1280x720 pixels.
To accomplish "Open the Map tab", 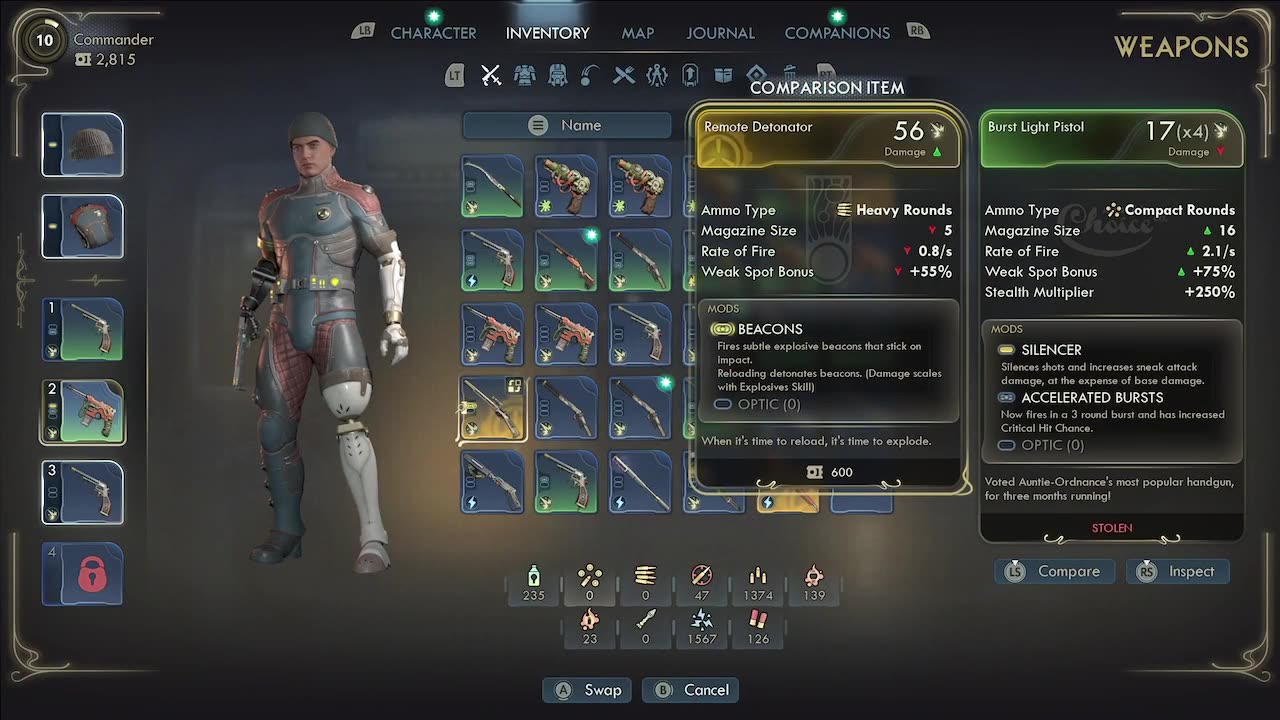I will pos(637,33).
